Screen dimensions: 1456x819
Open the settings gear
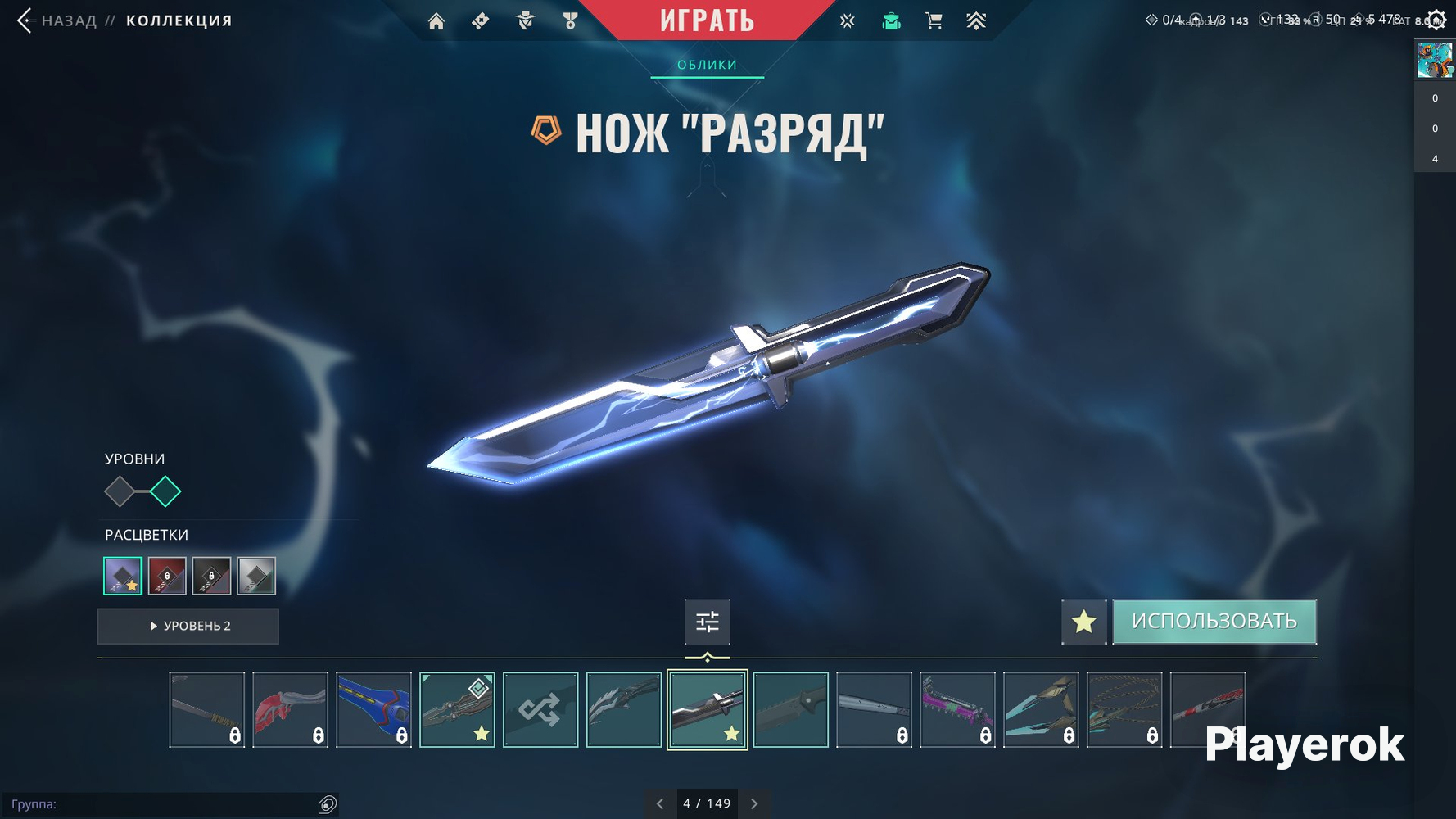pos(1436,20)
